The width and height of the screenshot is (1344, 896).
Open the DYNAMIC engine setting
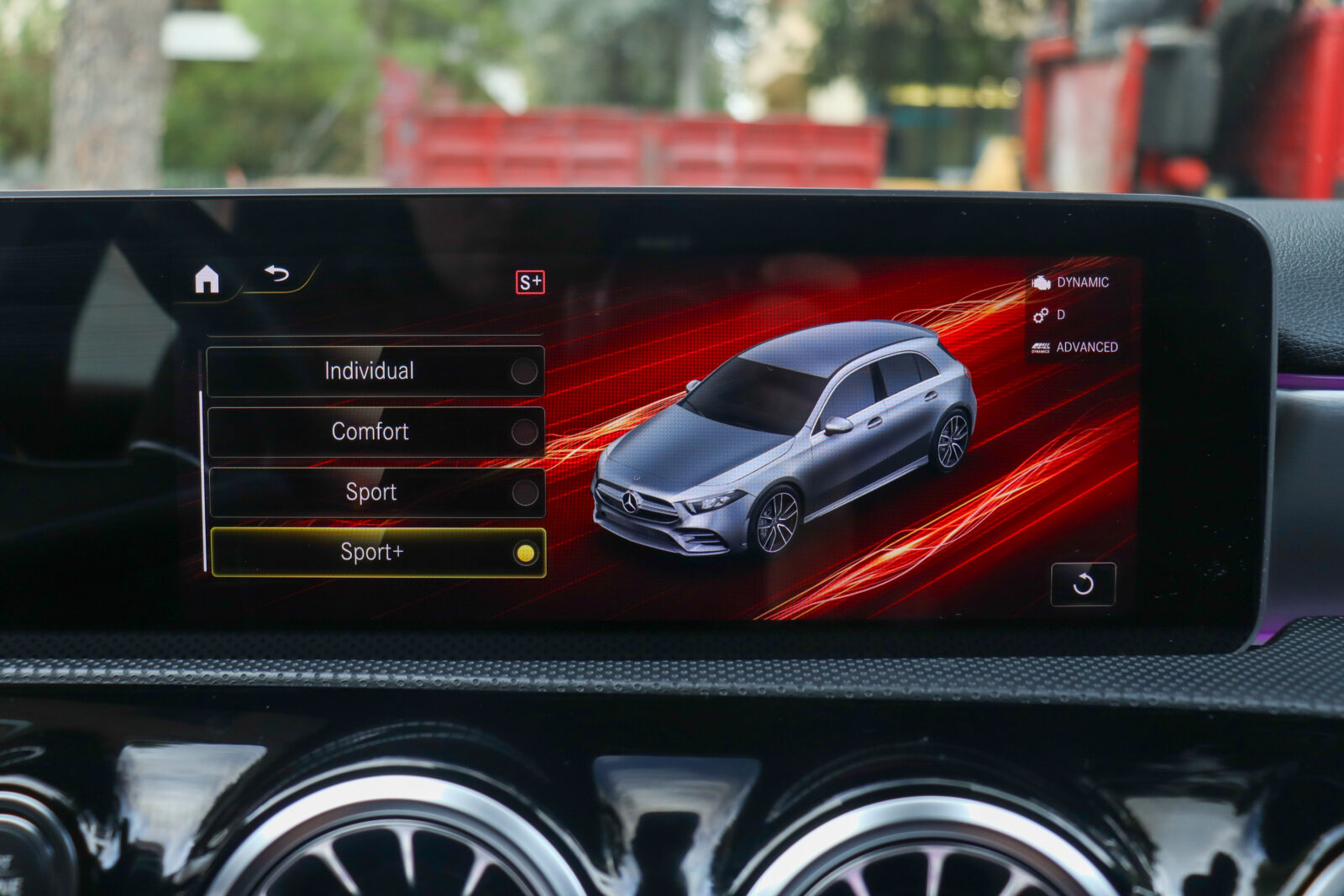tap(1073, 283)
